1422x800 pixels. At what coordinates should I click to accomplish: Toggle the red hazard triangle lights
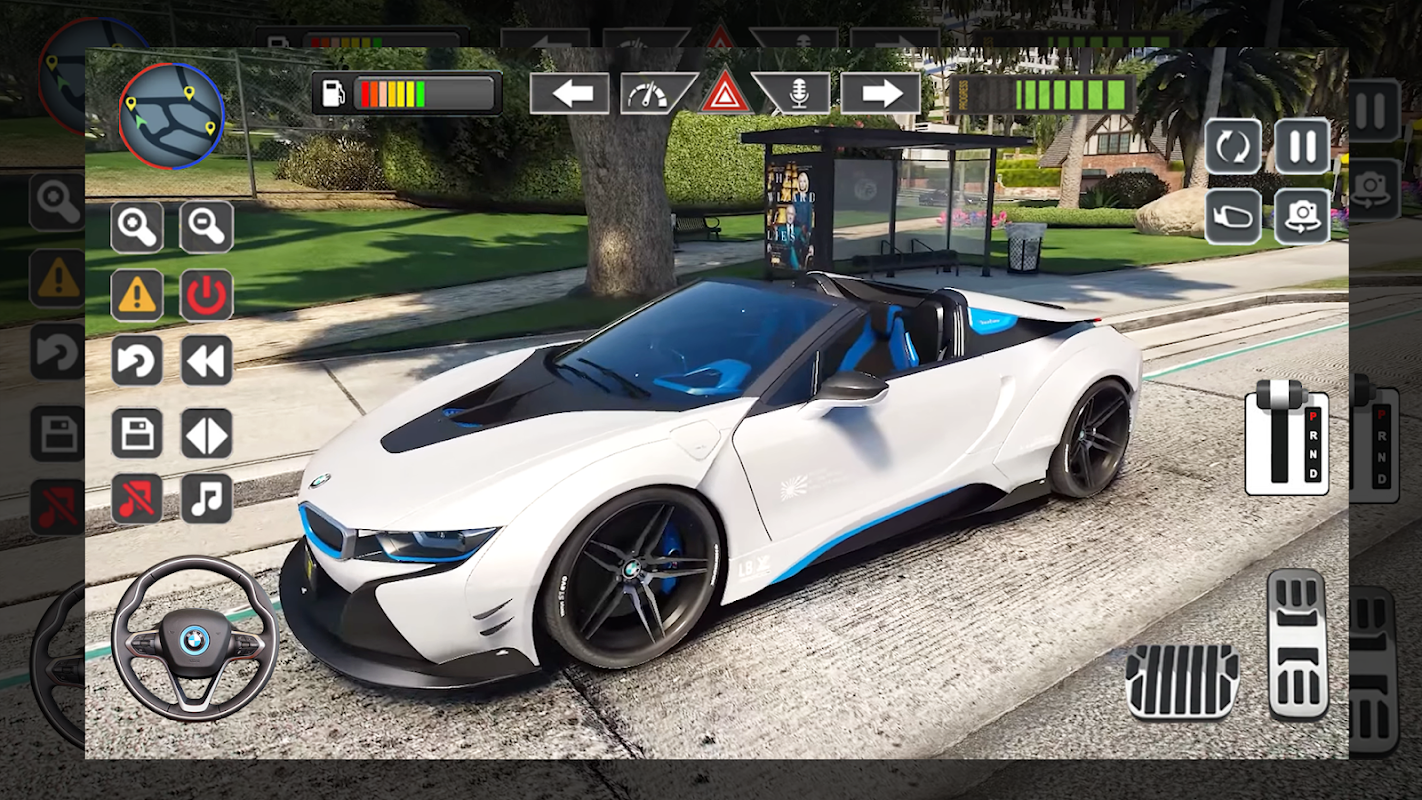(x=725, y=95)
